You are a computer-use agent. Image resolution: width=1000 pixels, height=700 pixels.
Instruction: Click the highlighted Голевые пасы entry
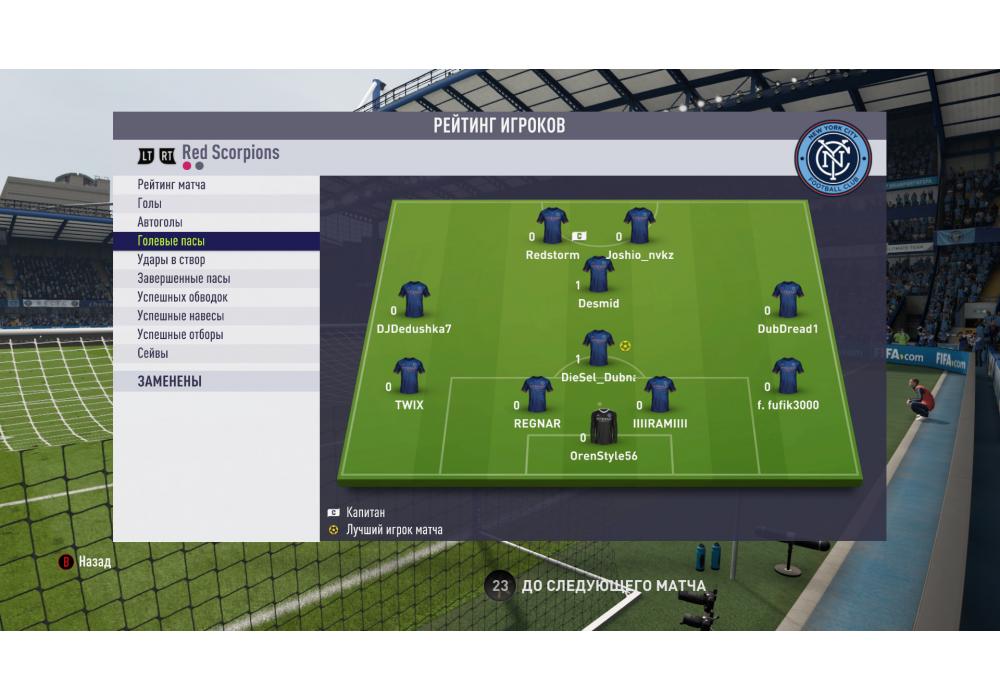[171, 241]
